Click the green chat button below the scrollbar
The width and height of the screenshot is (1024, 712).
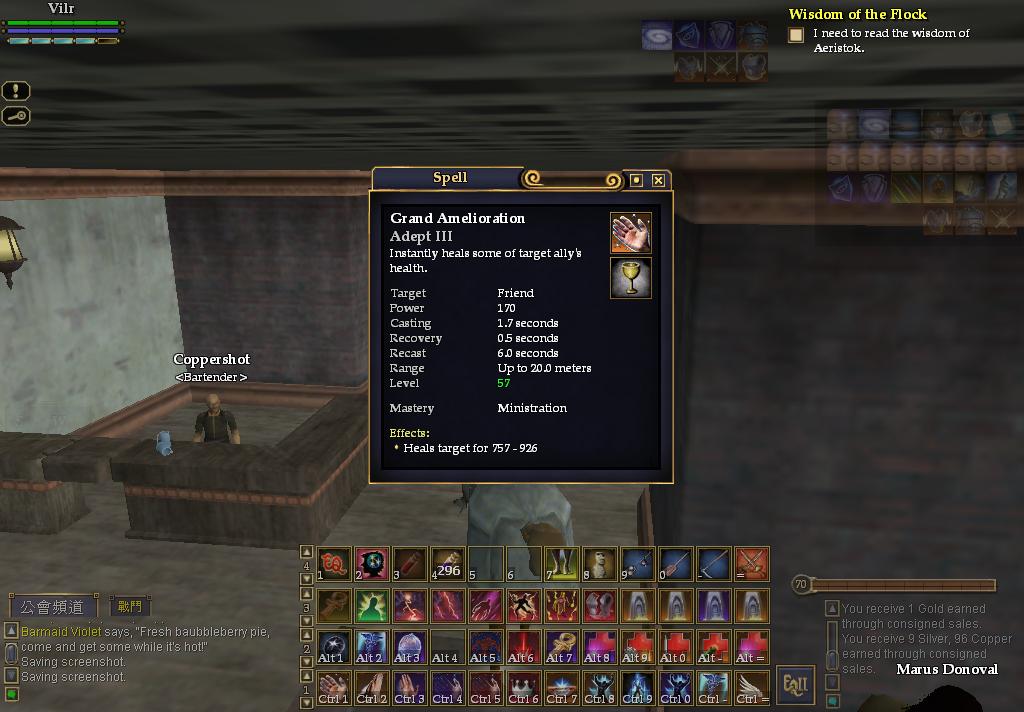point(12,694)
